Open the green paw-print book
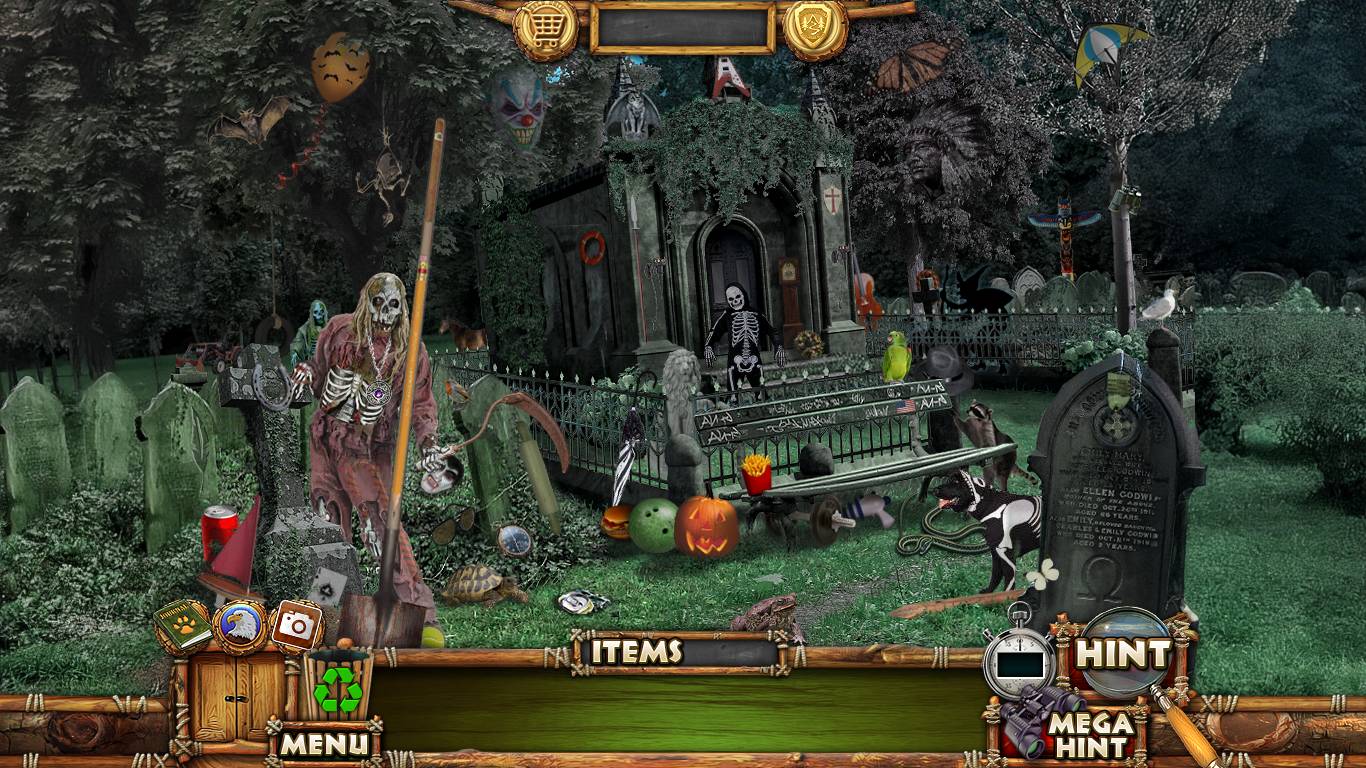The height and width of the screenshot is (768, 1366). (183, 625)
